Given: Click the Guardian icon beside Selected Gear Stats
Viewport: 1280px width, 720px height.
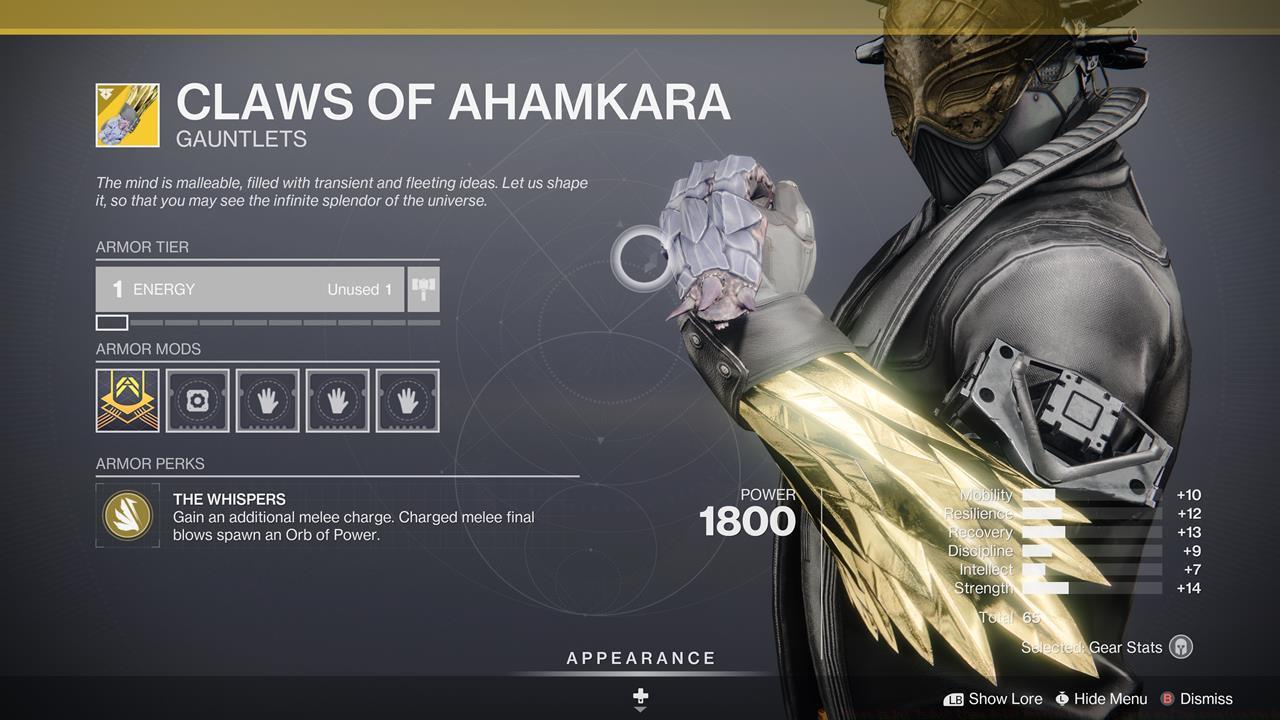Looking at the screenshot, I should click(1180, 647).
